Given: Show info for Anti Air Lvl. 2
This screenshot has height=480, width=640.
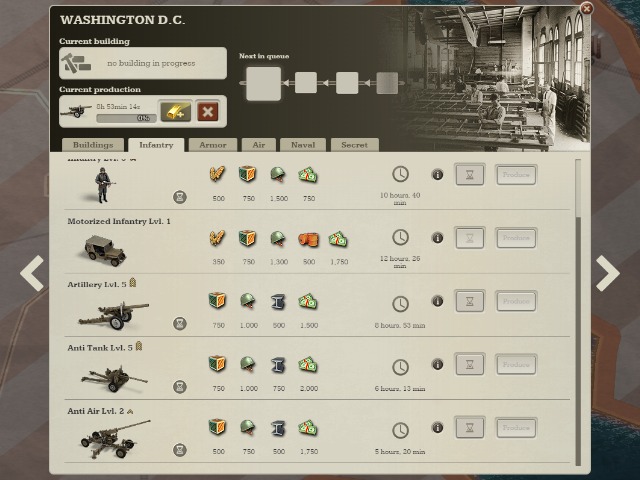Looking at the screenshot, I should tap(437, 428).
